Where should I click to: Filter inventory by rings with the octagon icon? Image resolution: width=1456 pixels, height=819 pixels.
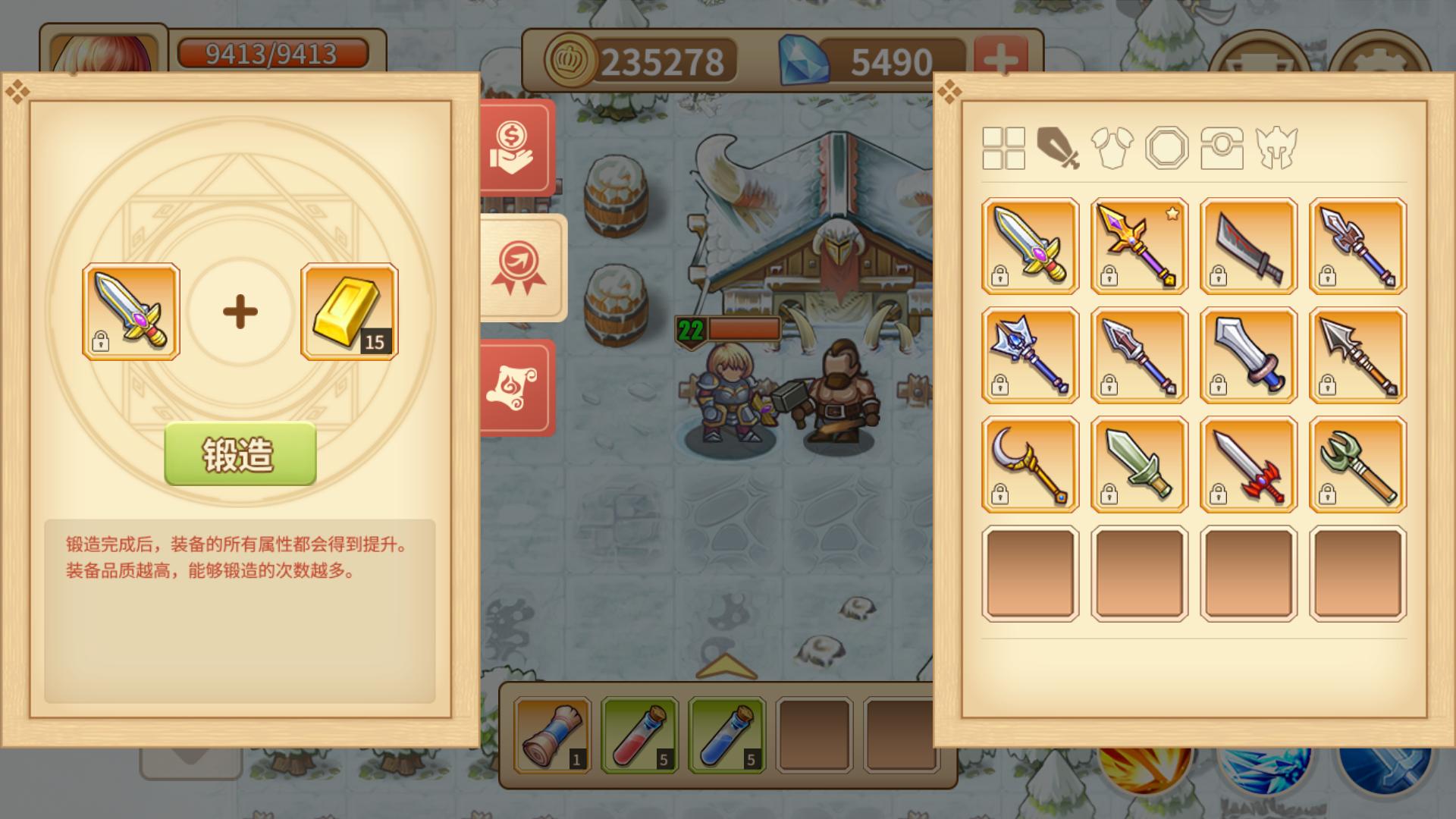point(1167,150)
